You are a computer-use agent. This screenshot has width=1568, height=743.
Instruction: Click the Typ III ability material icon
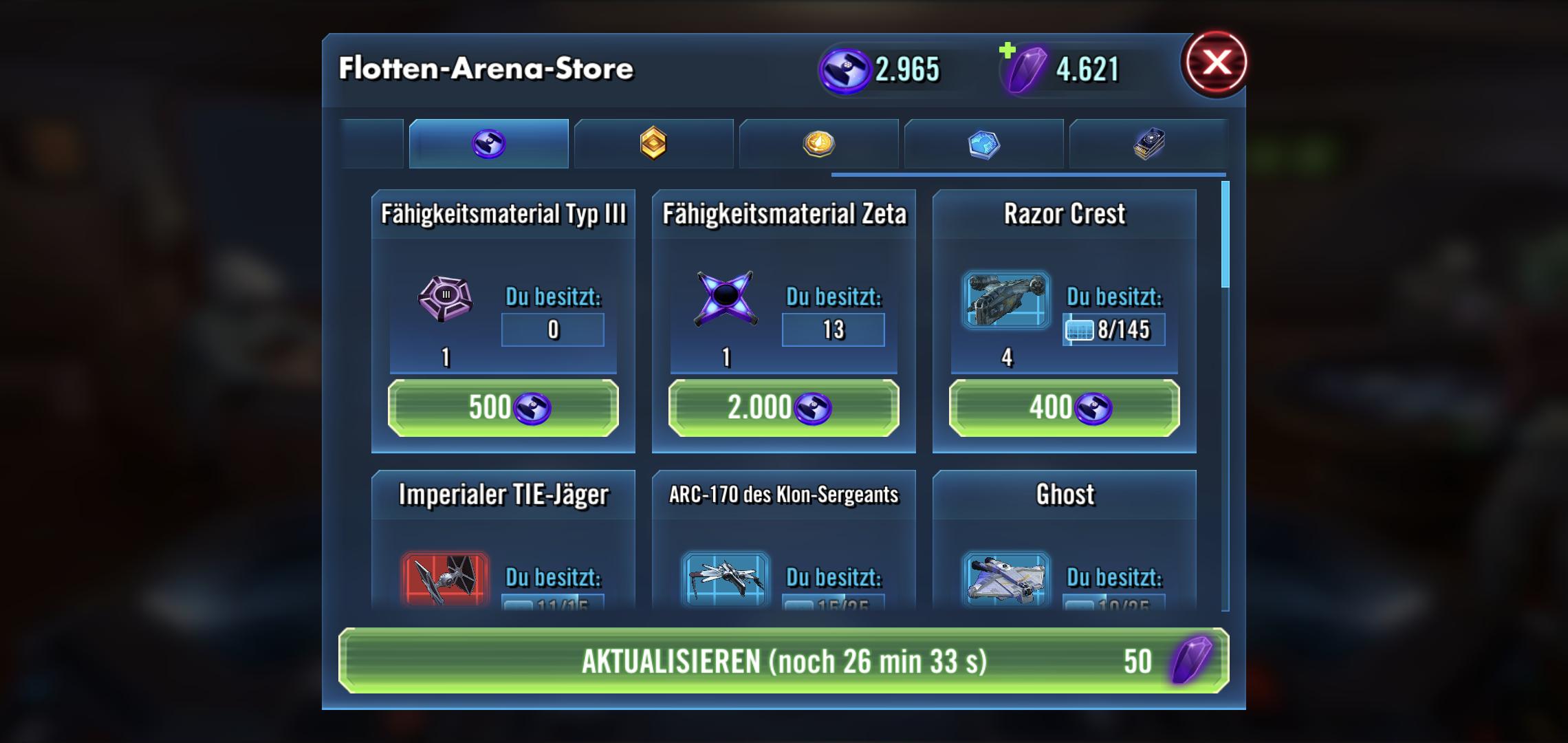pyautogui.click(x=445, y=299)
